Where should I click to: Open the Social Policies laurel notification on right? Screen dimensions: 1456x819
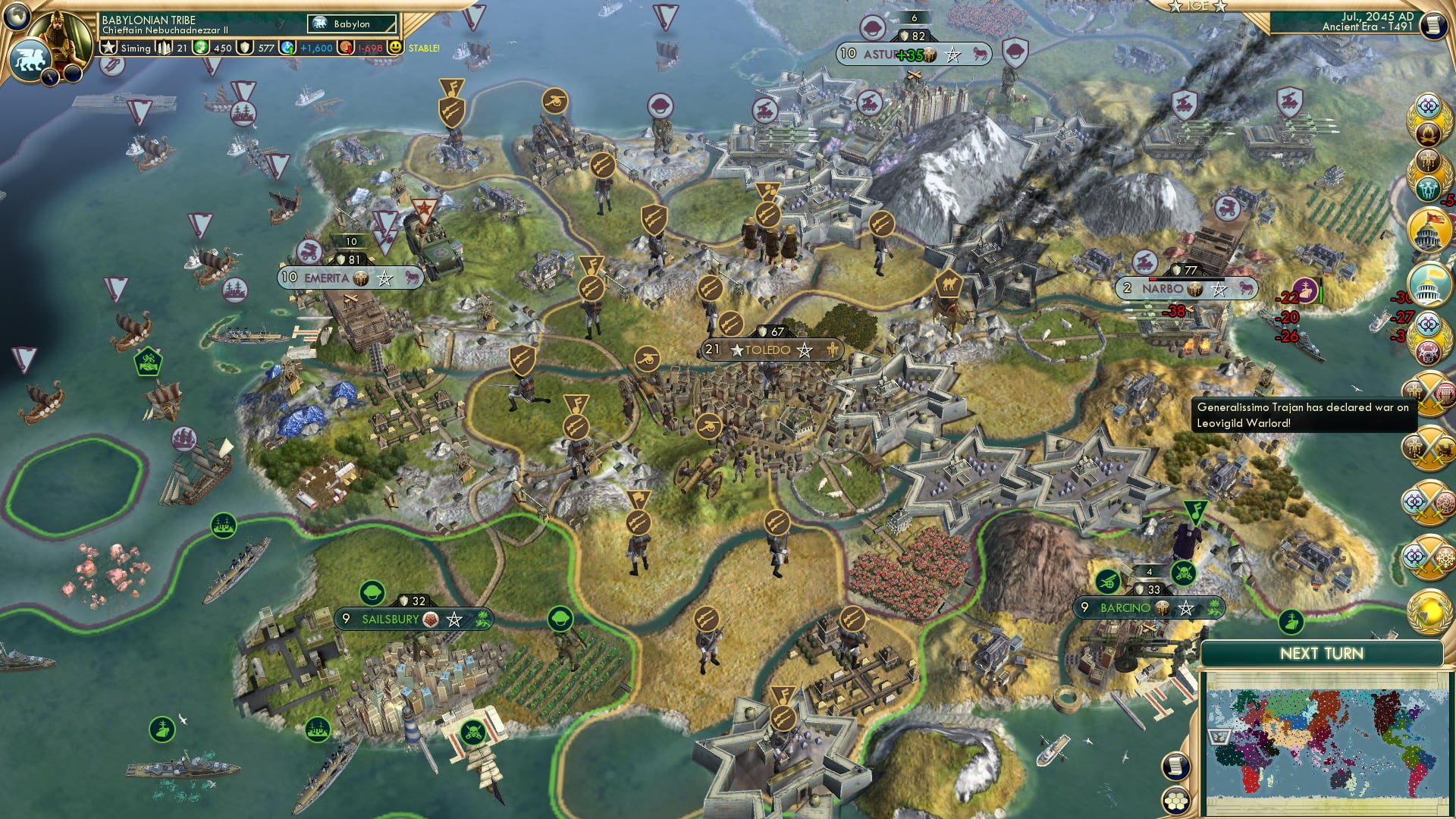tap(1429, 107)
